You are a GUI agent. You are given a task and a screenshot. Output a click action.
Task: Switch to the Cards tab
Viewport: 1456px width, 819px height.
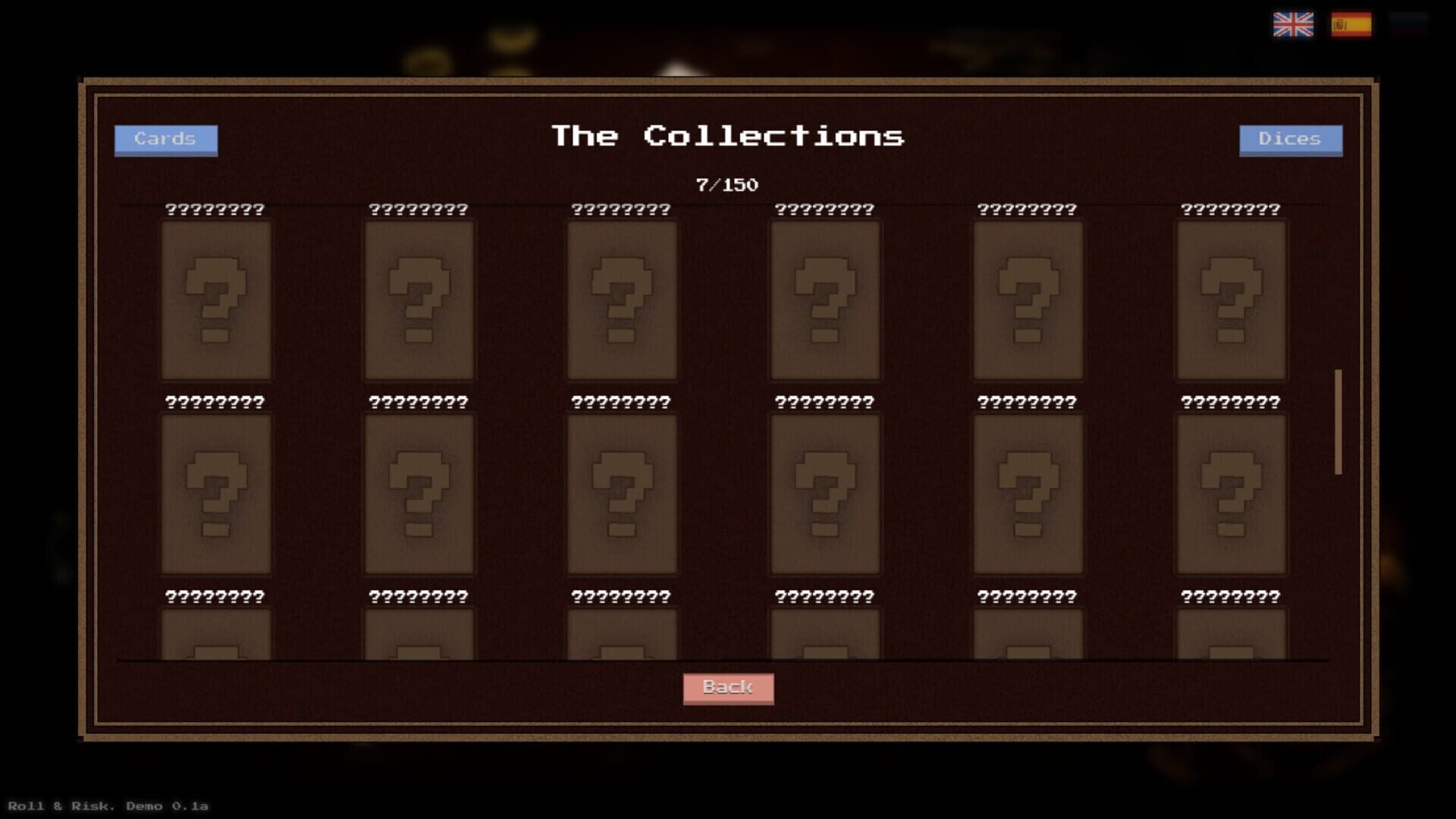(x=166, y=139)
